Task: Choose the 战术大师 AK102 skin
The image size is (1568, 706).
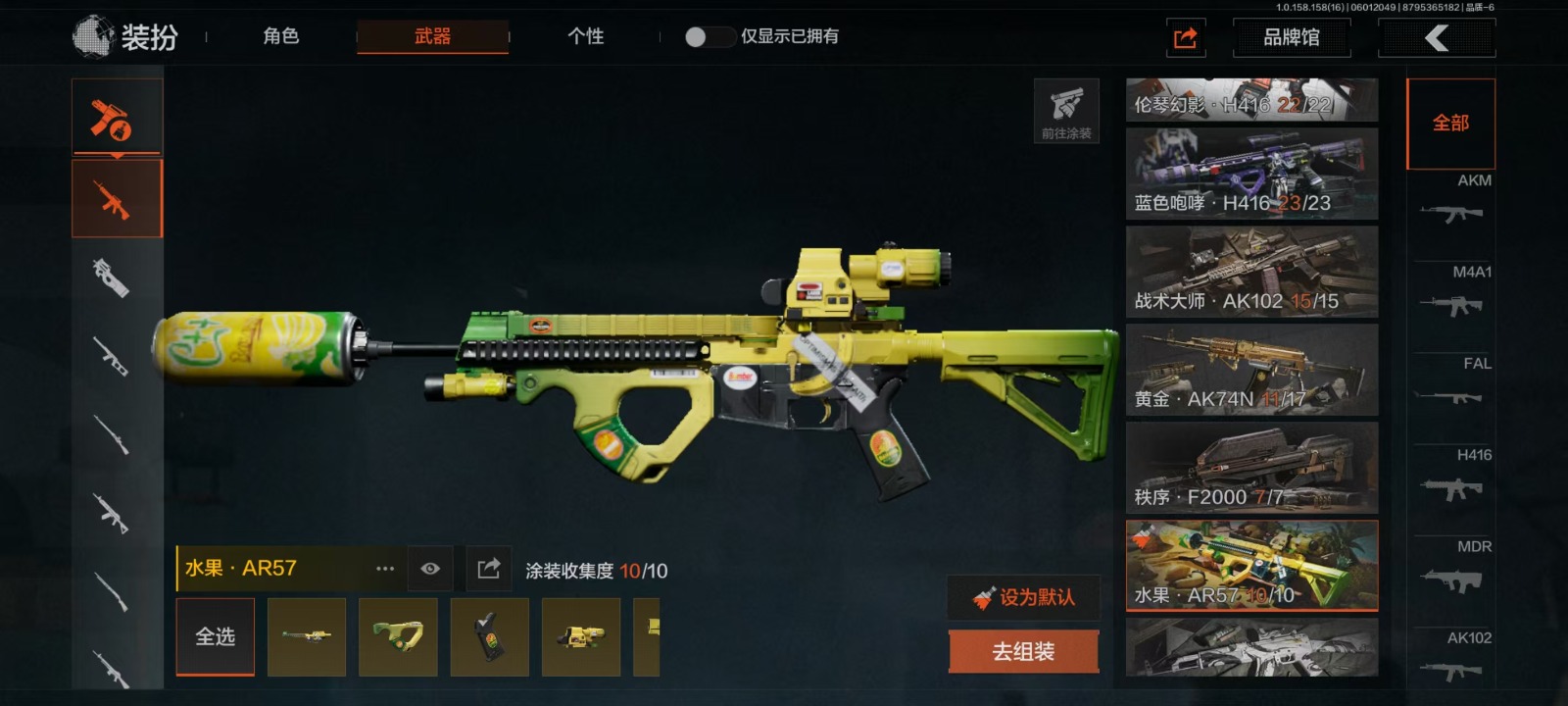Action: (x=1251, y=272)
